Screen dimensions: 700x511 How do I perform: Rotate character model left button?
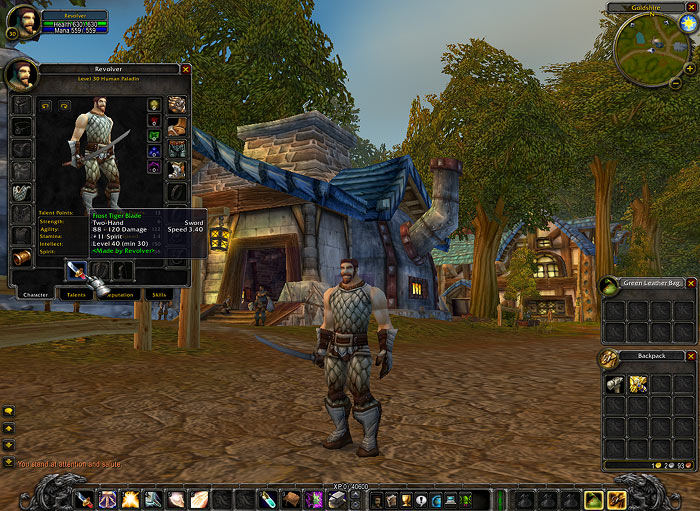click(x=44, y=103)
